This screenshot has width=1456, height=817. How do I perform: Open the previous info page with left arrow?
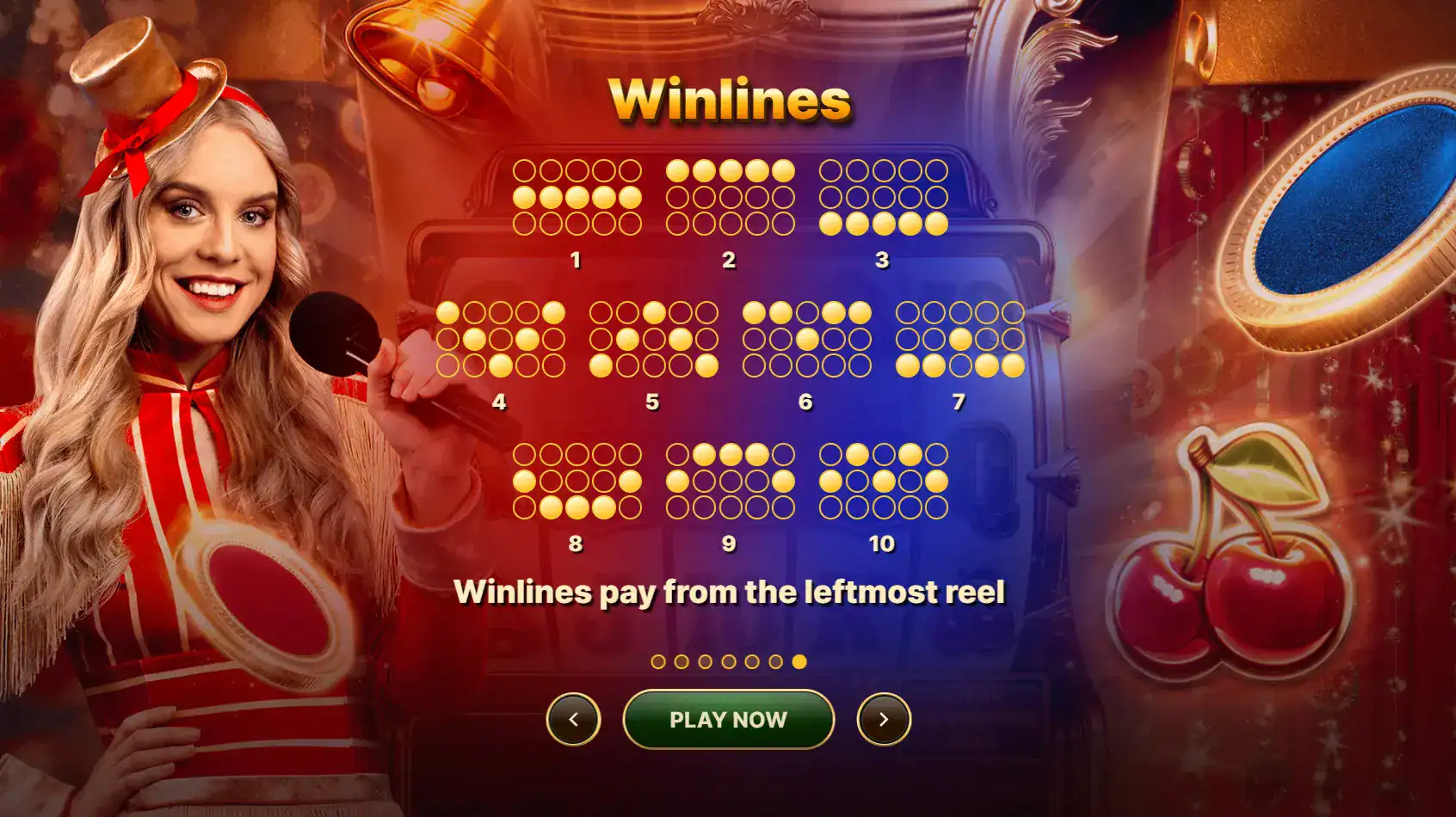click(x=573, y=719)
